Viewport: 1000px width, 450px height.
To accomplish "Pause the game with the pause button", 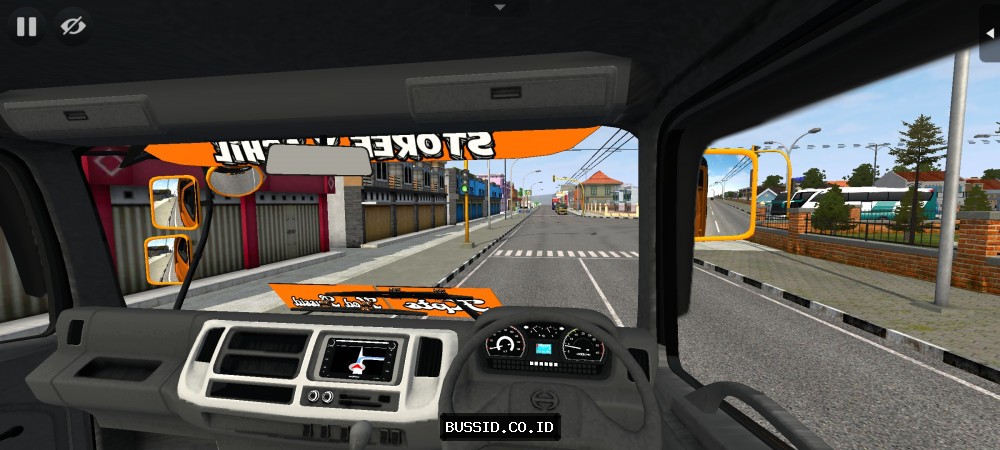I will (27, 26).
